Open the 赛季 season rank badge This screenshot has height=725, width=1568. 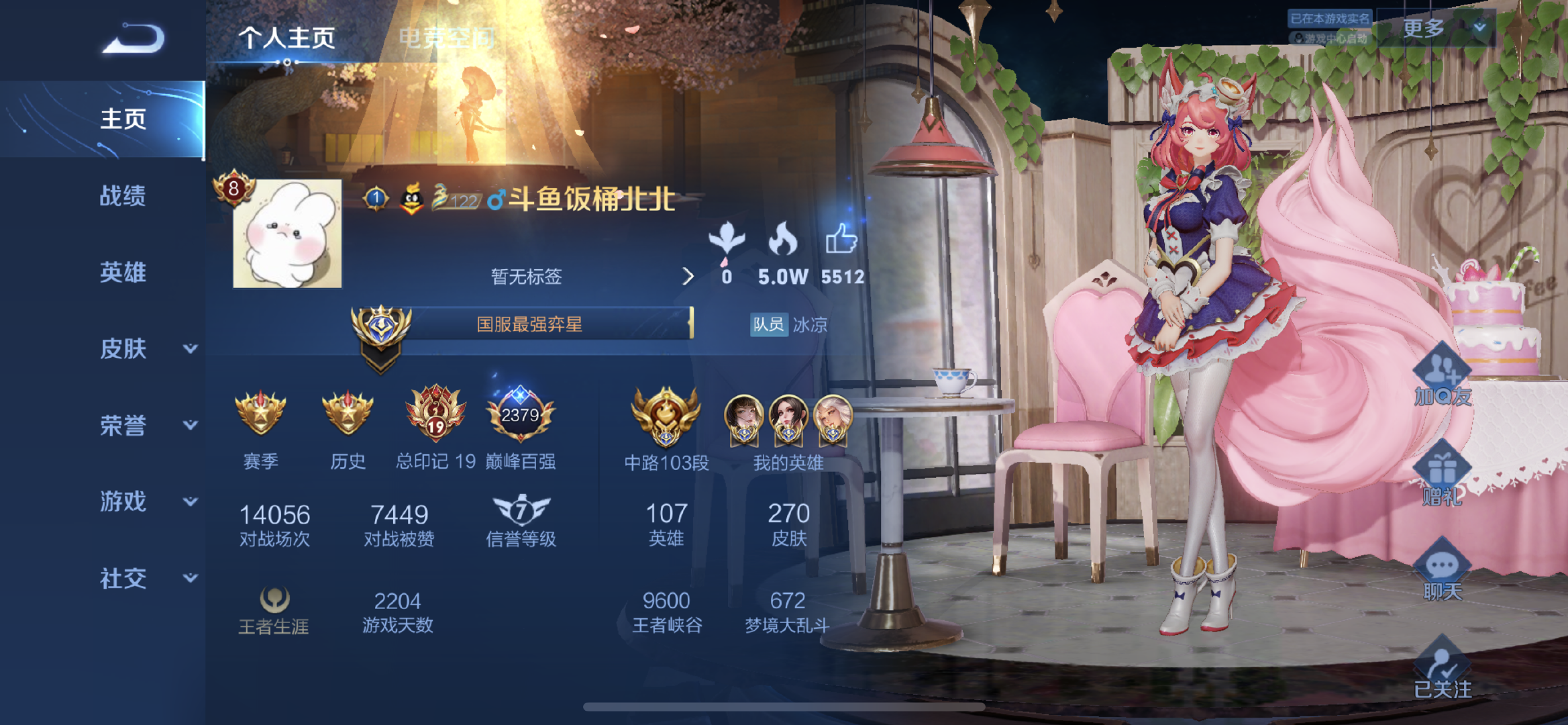(x=261, y=413)
